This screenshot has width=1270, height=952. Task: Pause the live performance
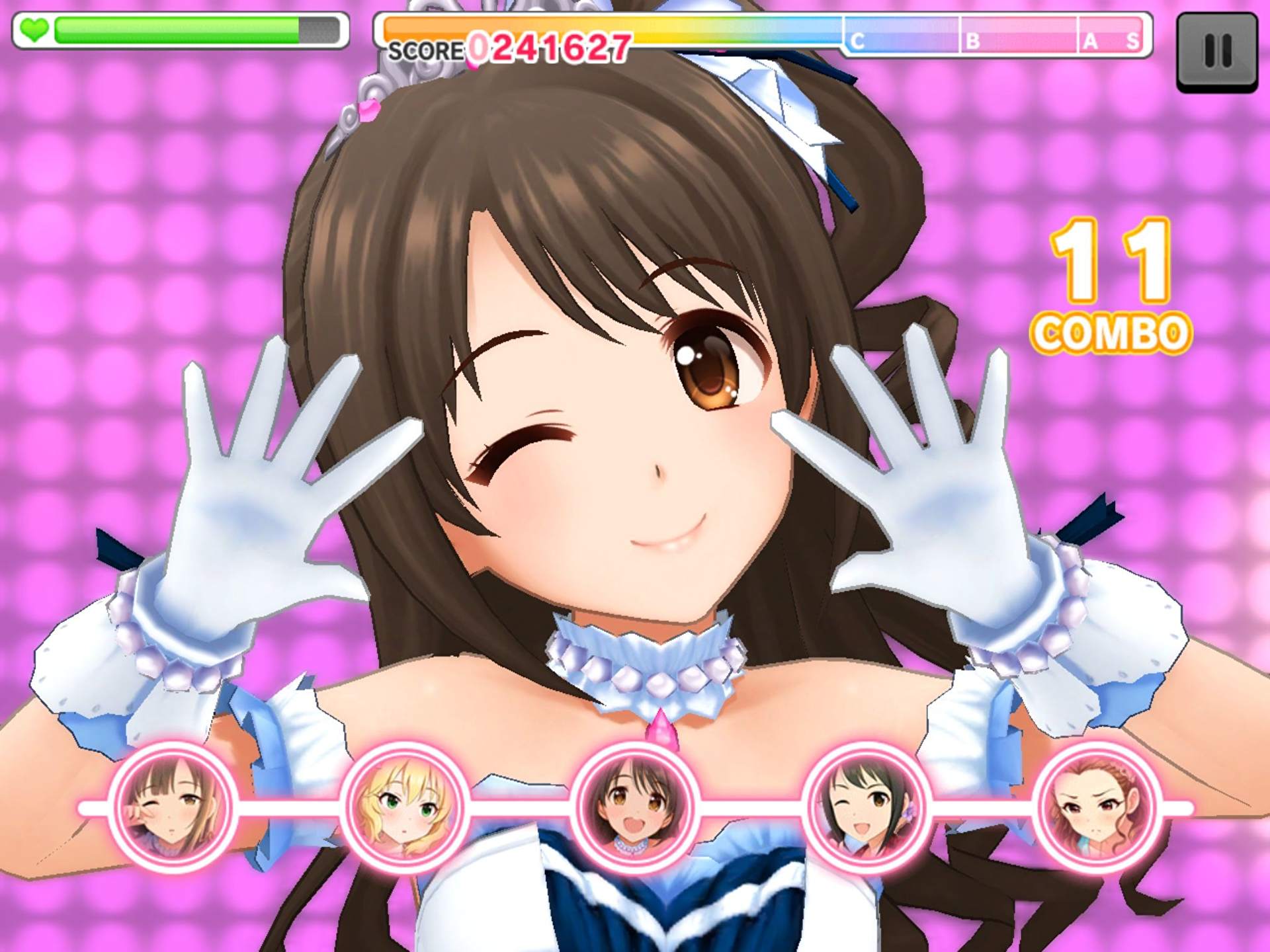1217,52
